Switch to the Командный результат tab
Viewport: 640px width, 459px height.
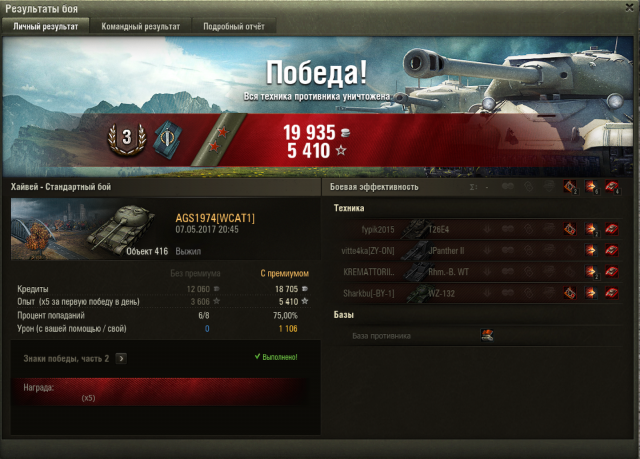pos(140,26)
